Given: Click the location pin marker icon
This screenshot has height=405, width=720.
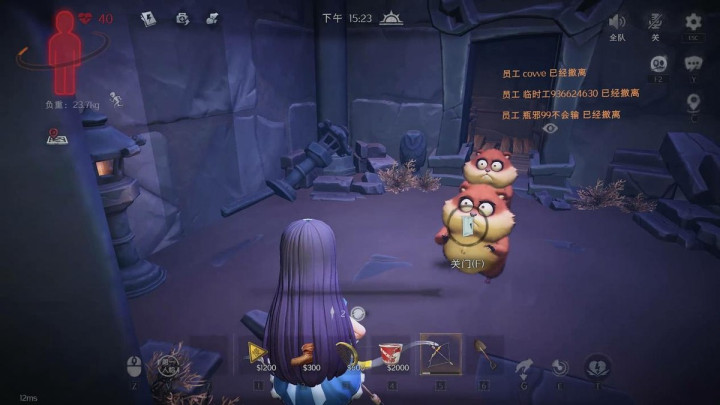Looking at the screenshot, I should pos(693,102).
